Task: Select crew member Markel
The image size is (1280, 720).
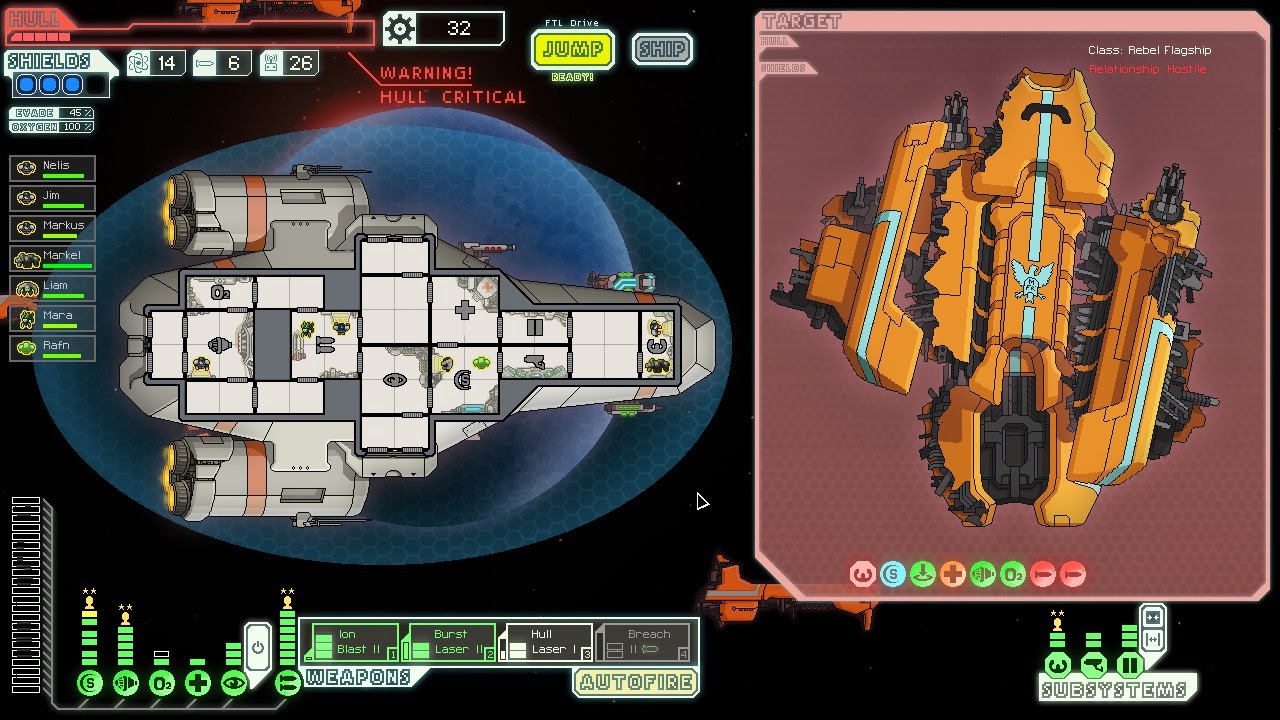Action: click(53, 258)
